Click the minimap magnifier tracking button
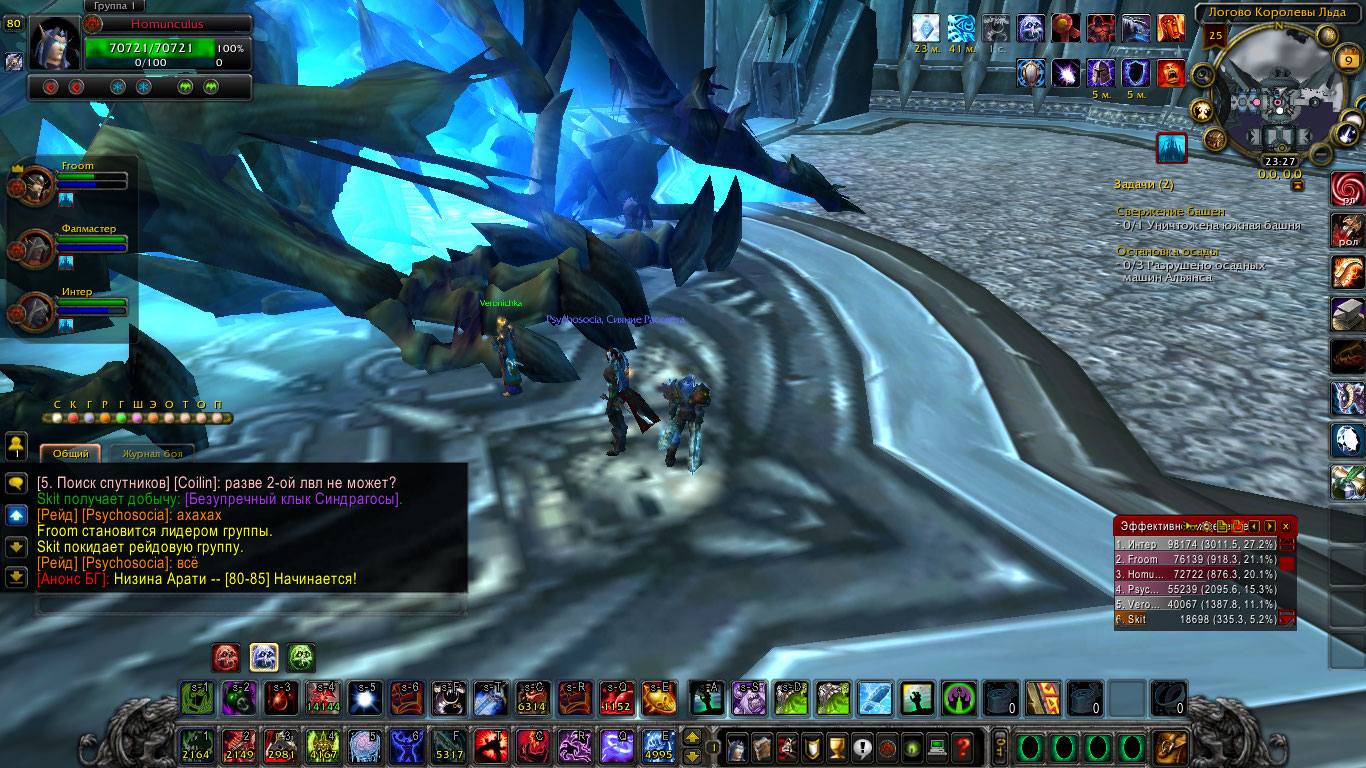1366x768 pixels. click(x=1202, y=76)
